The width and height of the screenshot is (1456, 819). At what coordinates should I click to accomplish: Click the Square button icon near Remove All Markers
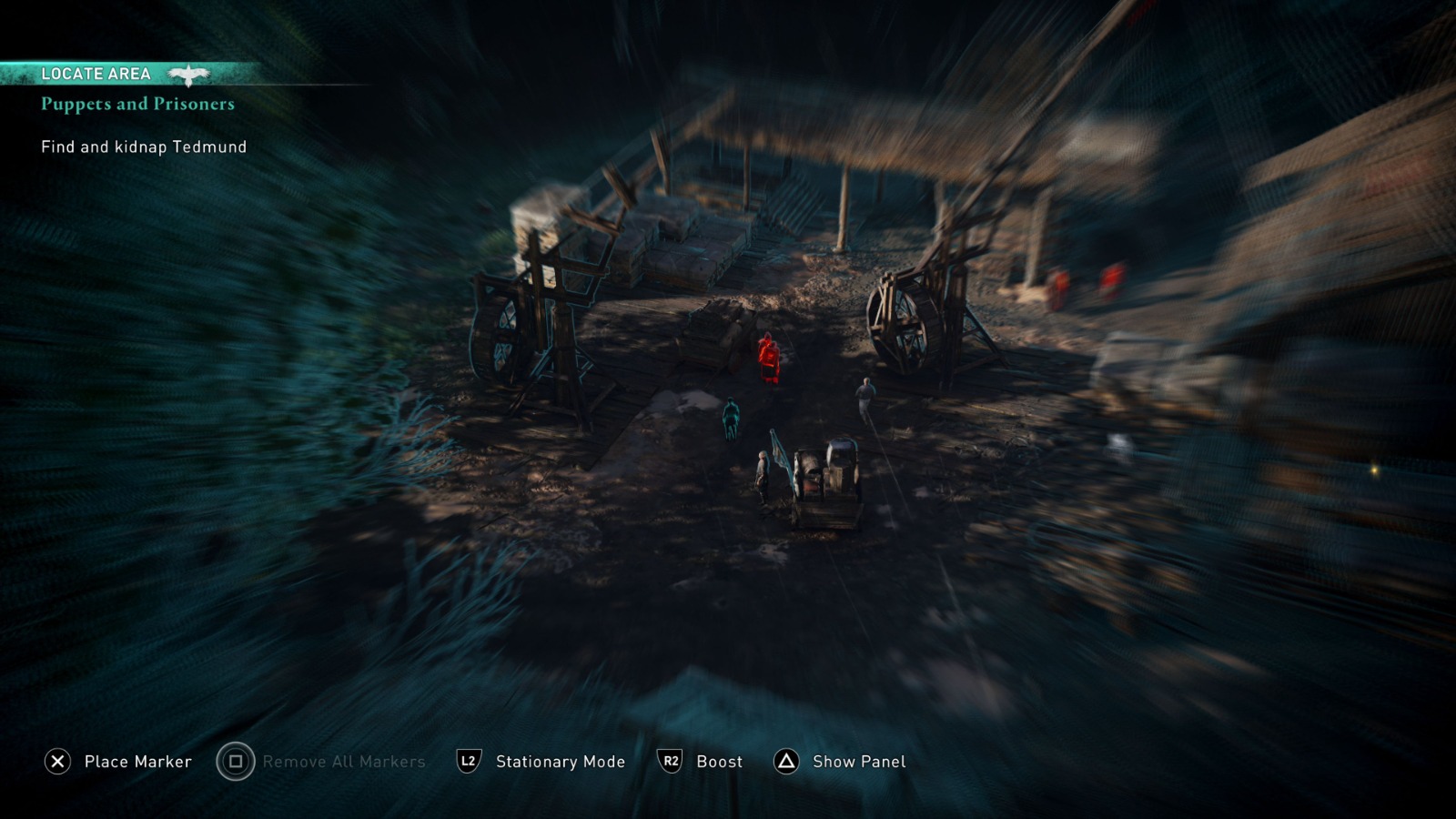235,761
